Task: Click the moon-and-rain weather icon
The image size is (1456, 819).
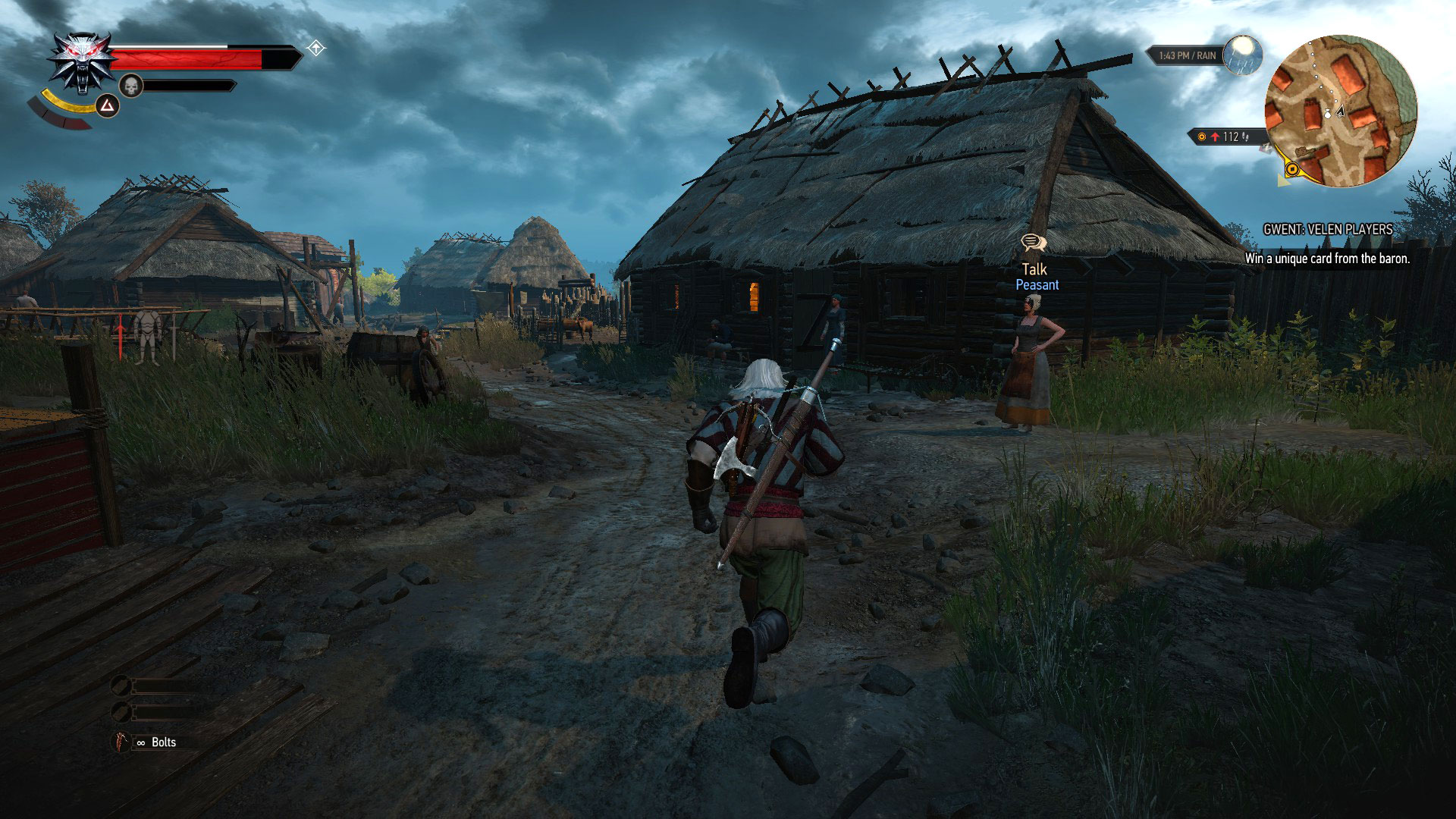Action: click(1242, 55)
